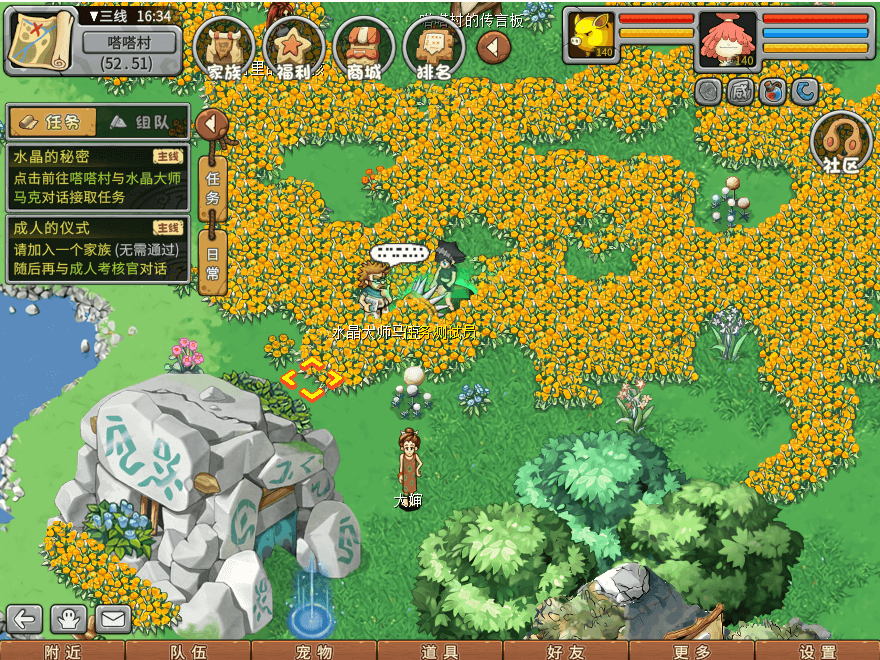Open the 商城 (Shop) store
The width and height of the screenshot is (880, 660).
point(364,47)
